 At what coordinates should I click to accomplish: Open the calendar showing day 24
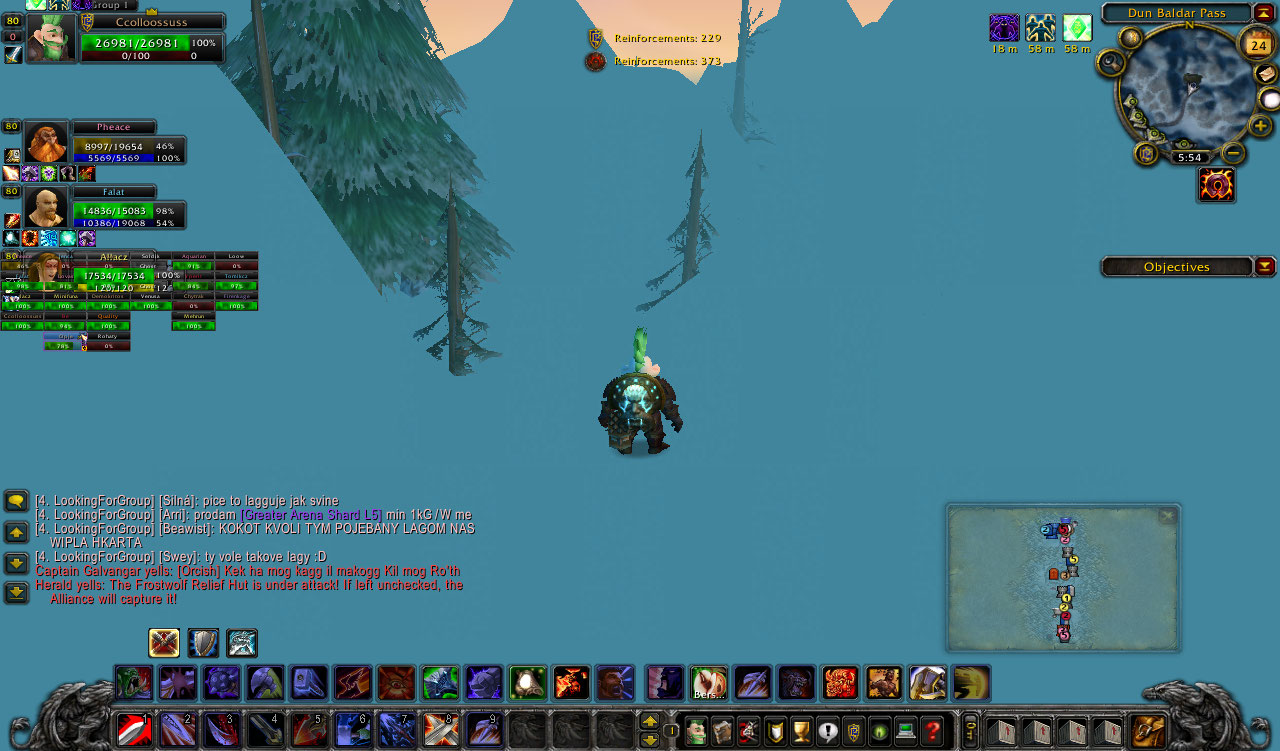(1257, 45)
